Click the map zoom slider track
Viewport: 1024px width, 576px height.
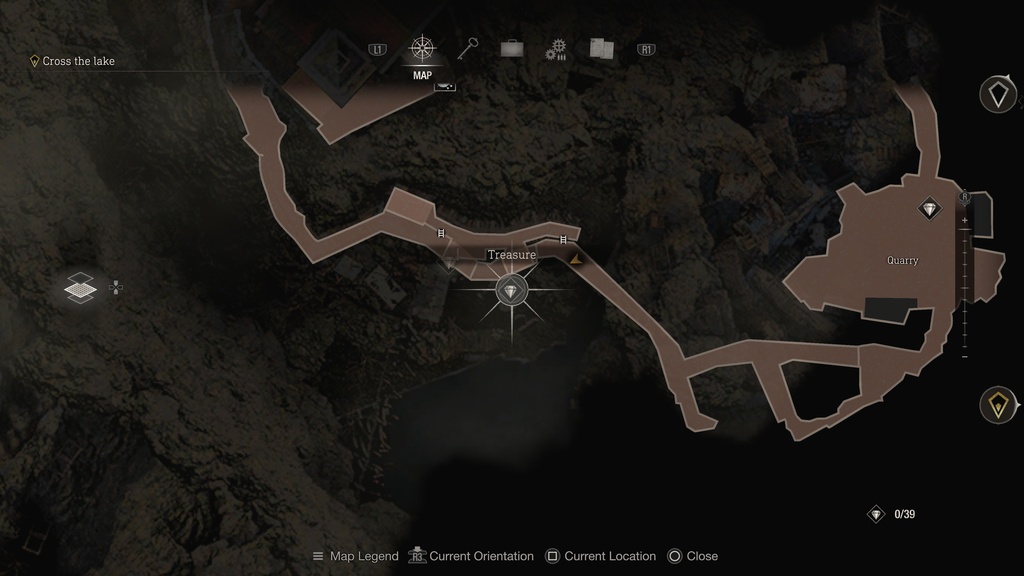(965, 290)
